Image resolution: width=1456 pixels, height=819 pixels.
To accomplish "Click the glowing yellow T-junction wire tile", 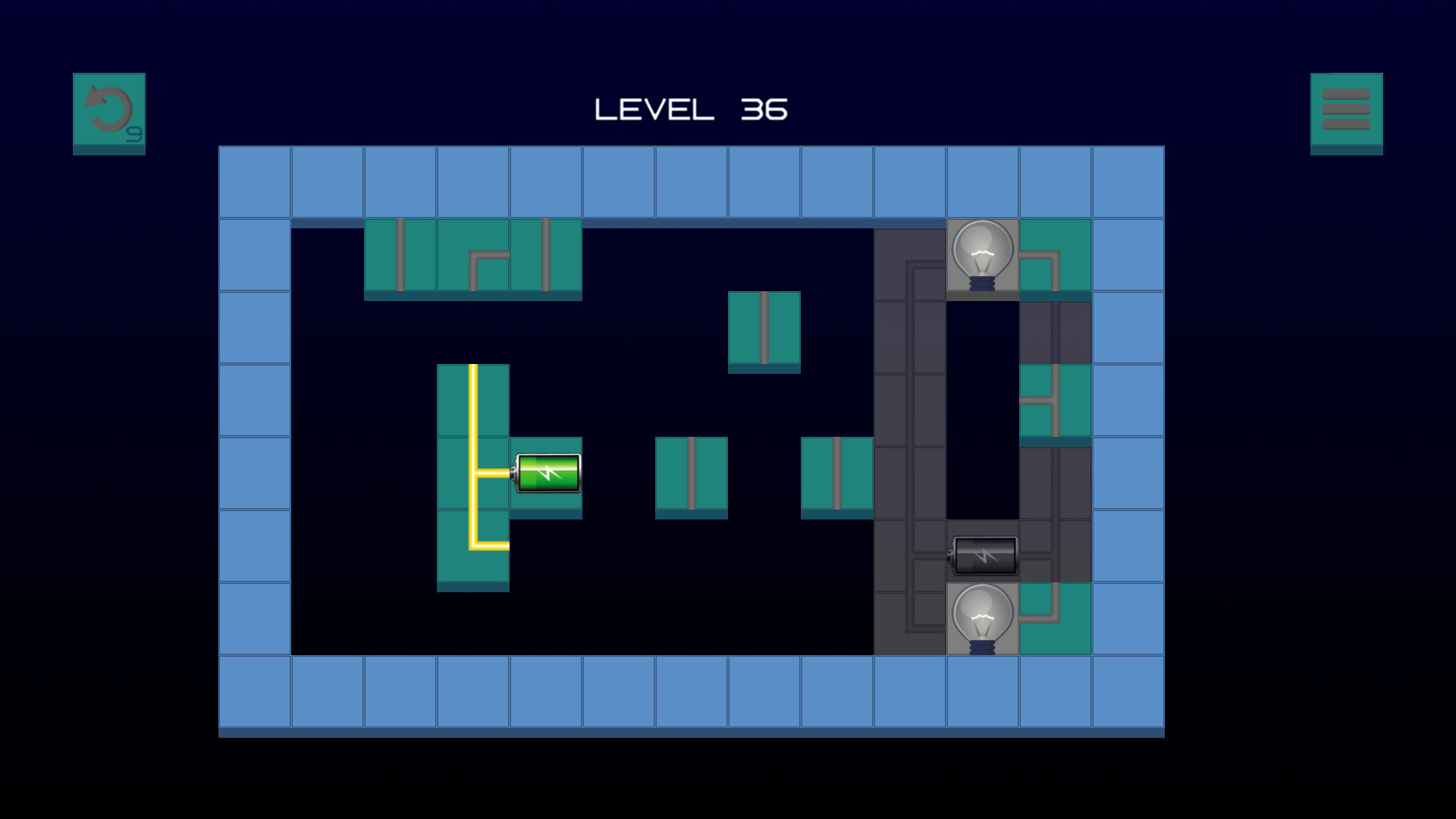I will 474,473.
